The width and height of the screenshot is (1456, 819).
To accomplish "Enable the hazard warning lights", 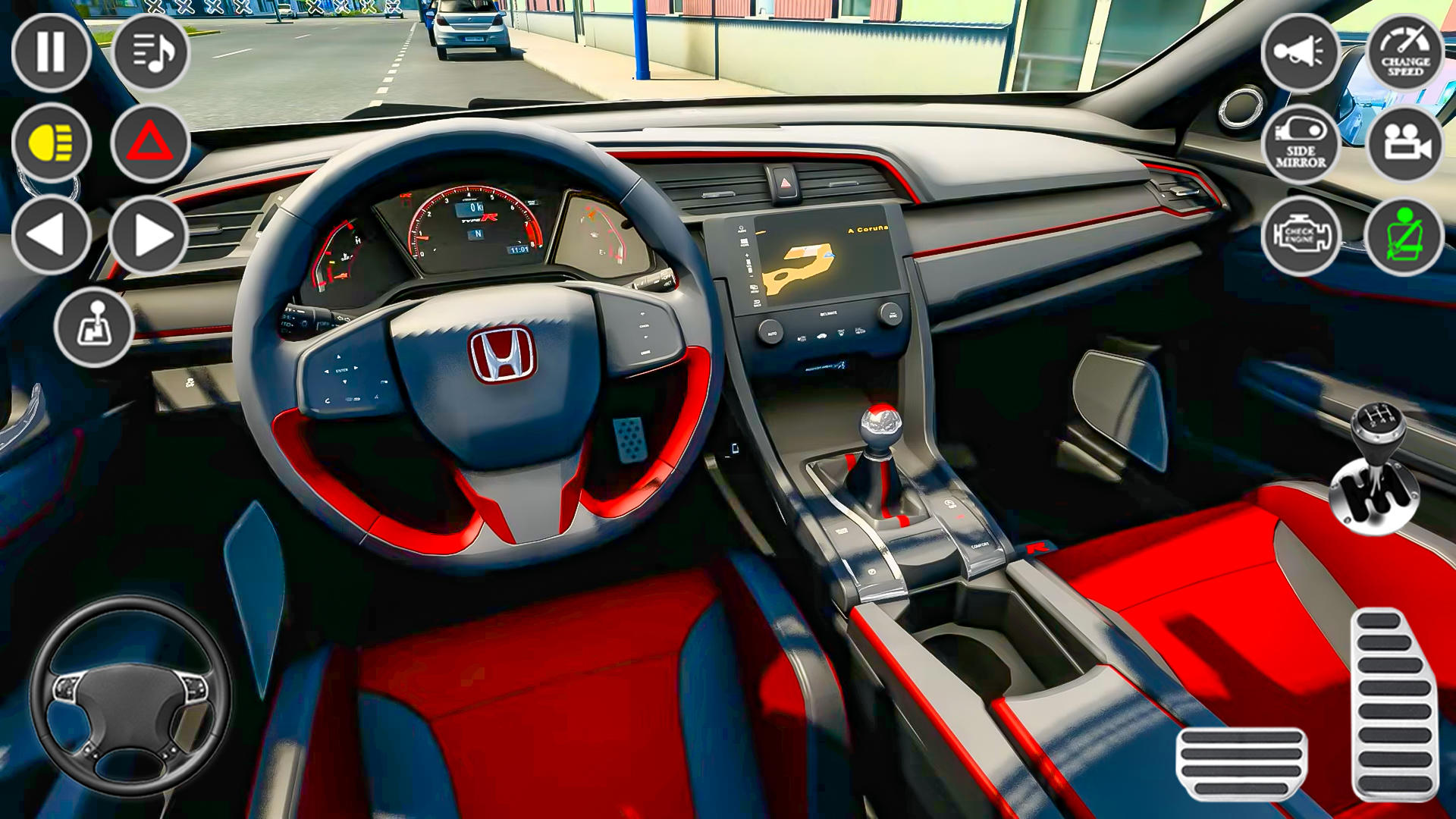I will pos(149,140).
